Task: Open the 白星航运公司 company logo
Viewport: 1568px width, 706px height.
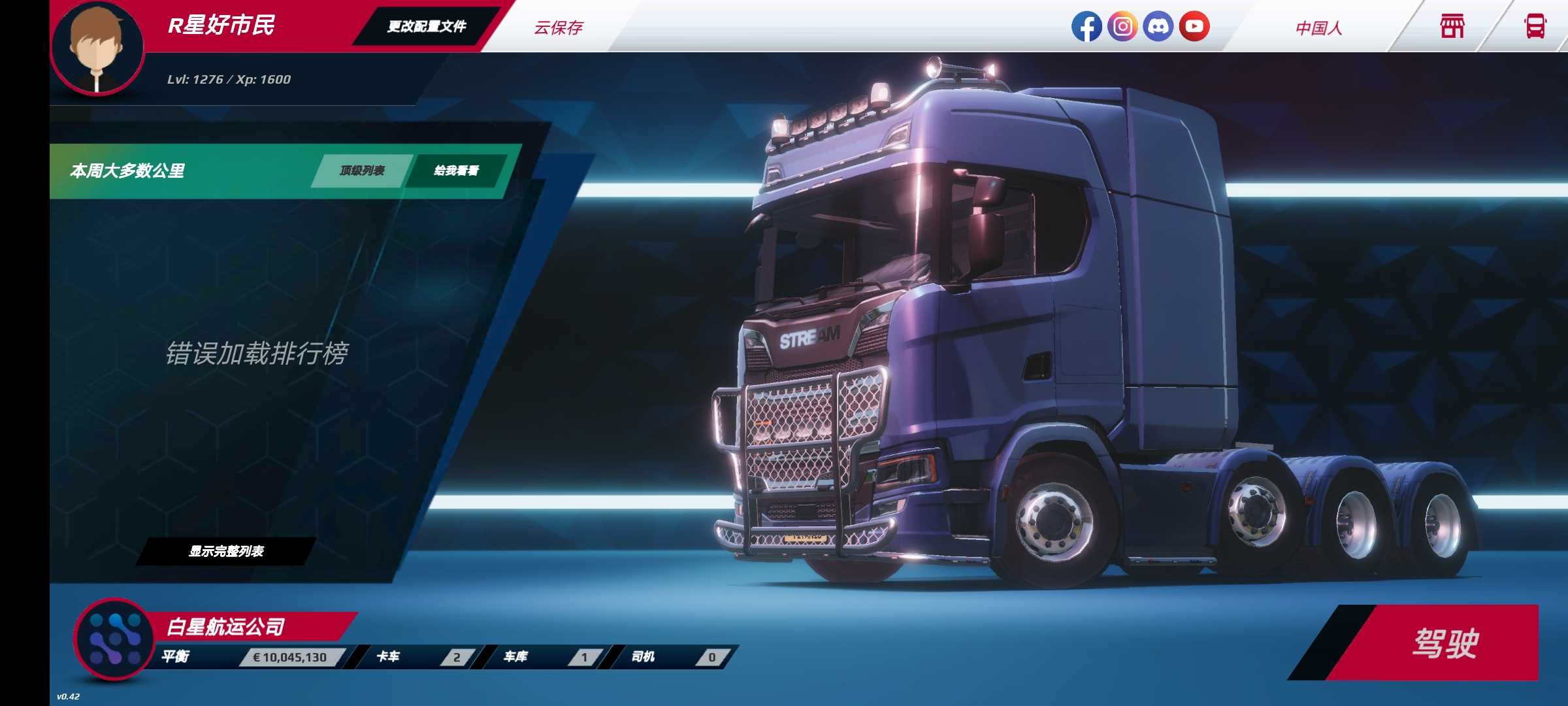Action: coord(115,639)
